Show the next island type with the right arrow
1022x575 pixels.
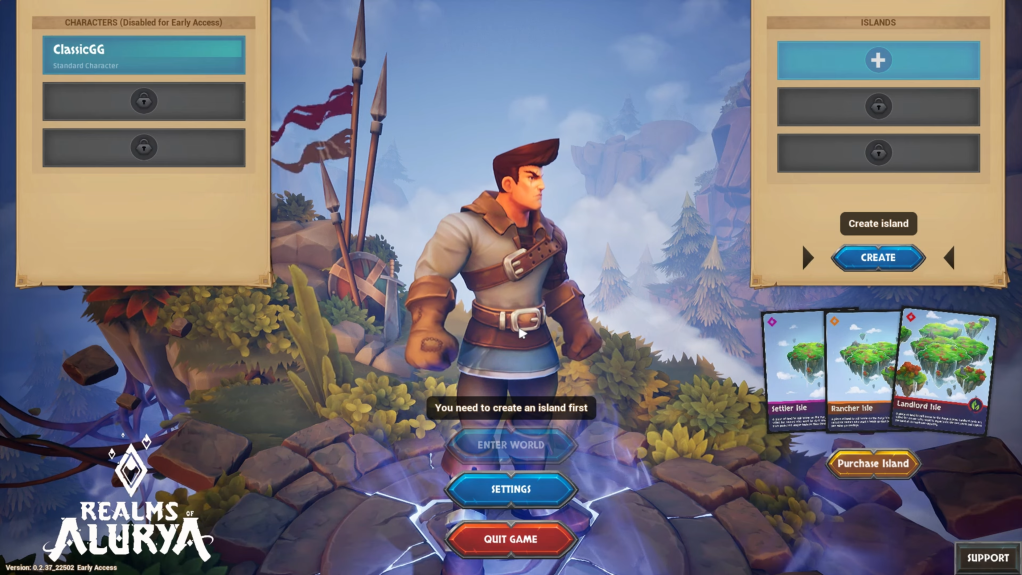(x=949, y=258)
